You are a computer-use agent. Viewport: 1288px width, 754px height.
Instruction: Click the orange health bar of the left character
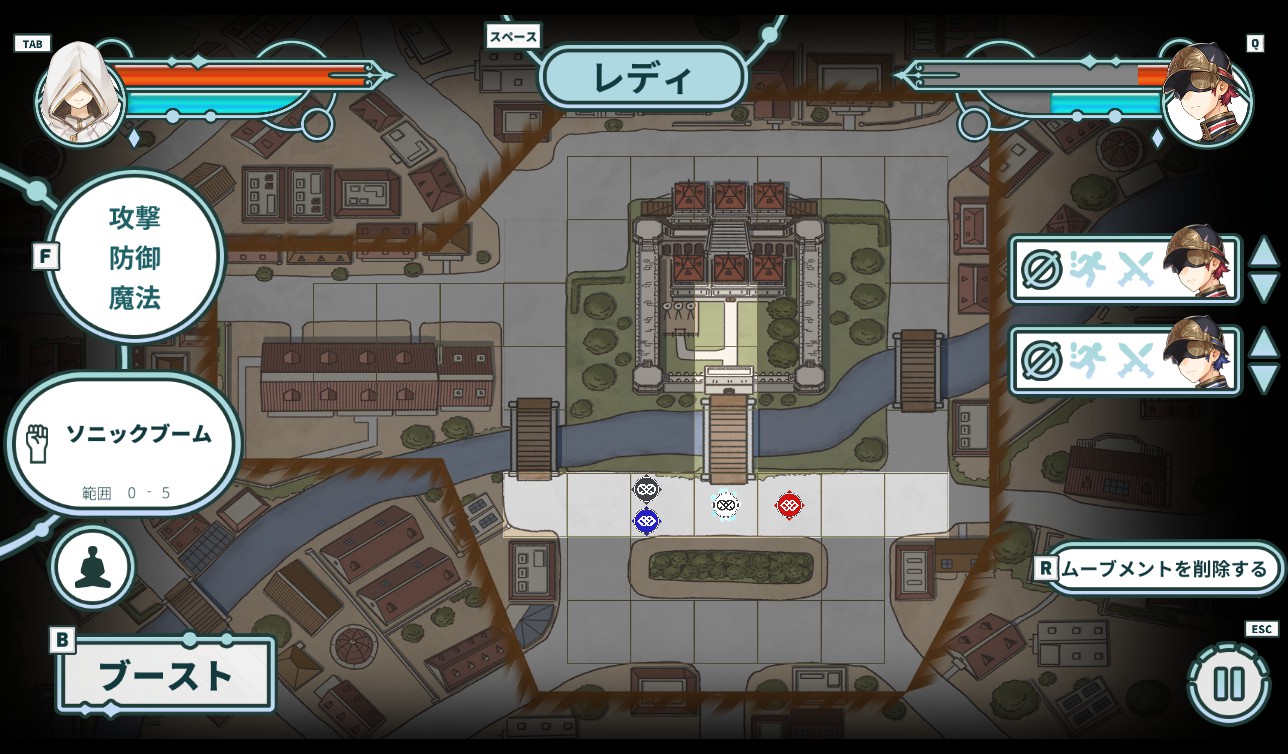[240, 72]
